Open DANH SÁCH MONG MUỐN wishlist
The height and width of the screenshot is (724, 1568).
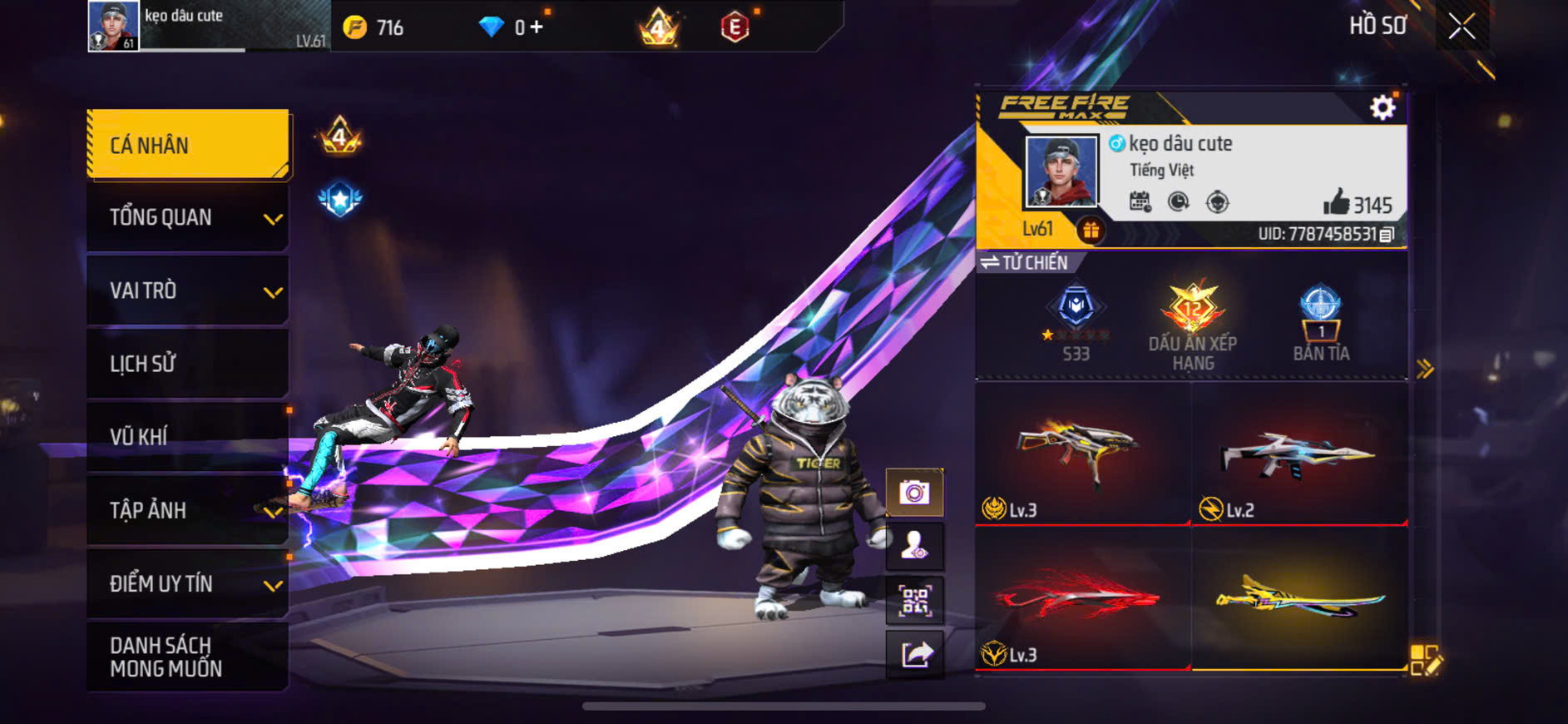pos(188,657)
